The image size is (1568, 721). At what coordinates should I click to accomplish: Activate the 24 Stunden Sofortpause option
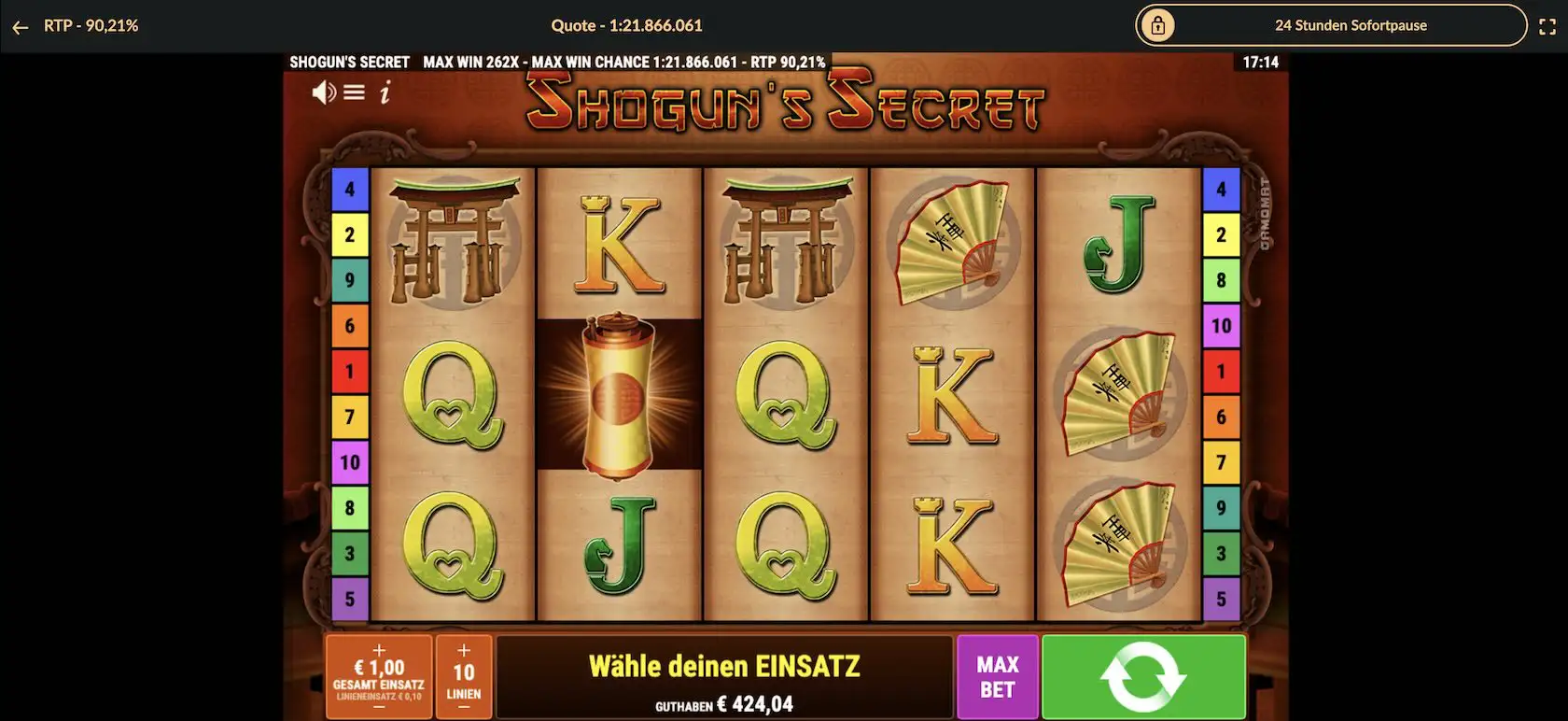click(1351, 25)
